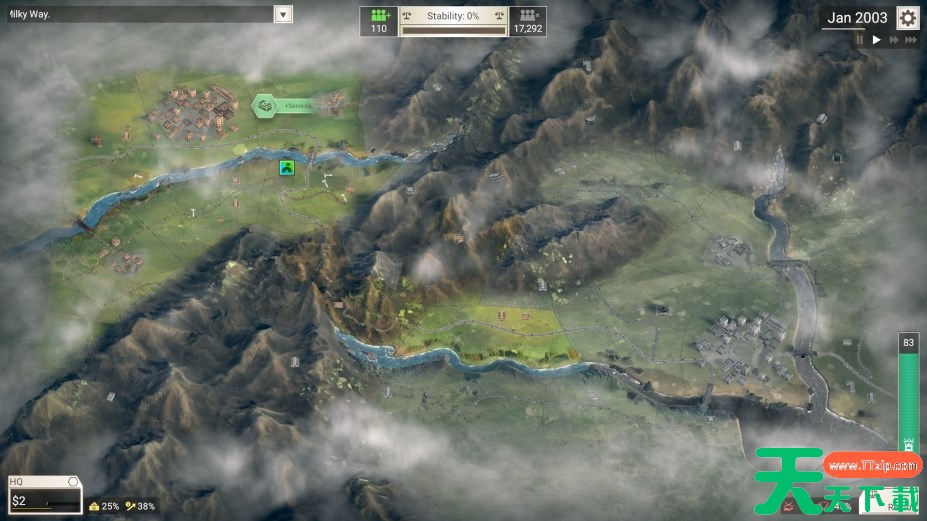Pause the game time
This screenshot has height=521, width=927.
tap(859, 40)
